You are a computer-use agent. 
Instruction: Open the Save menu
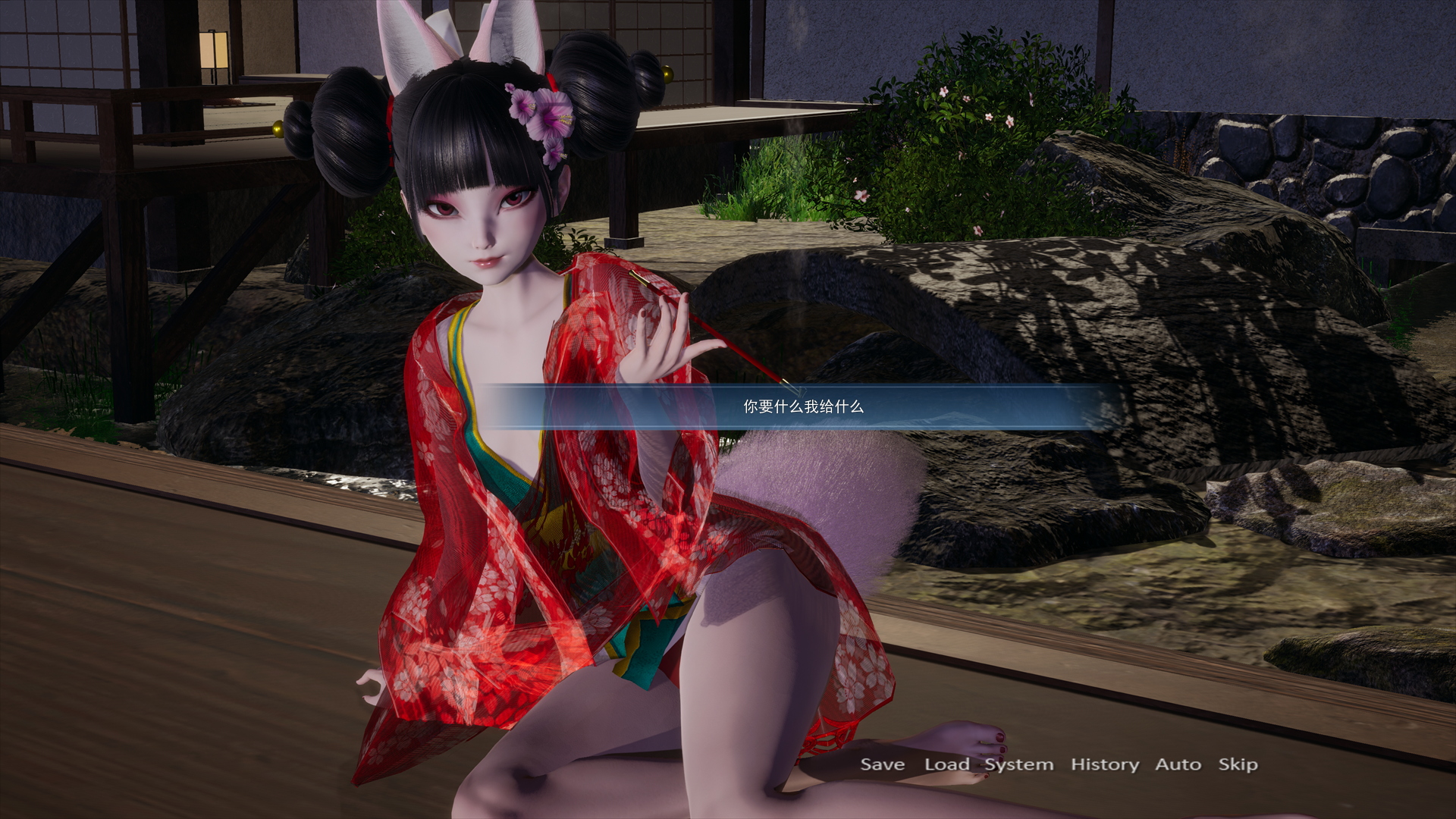[882, 764]
